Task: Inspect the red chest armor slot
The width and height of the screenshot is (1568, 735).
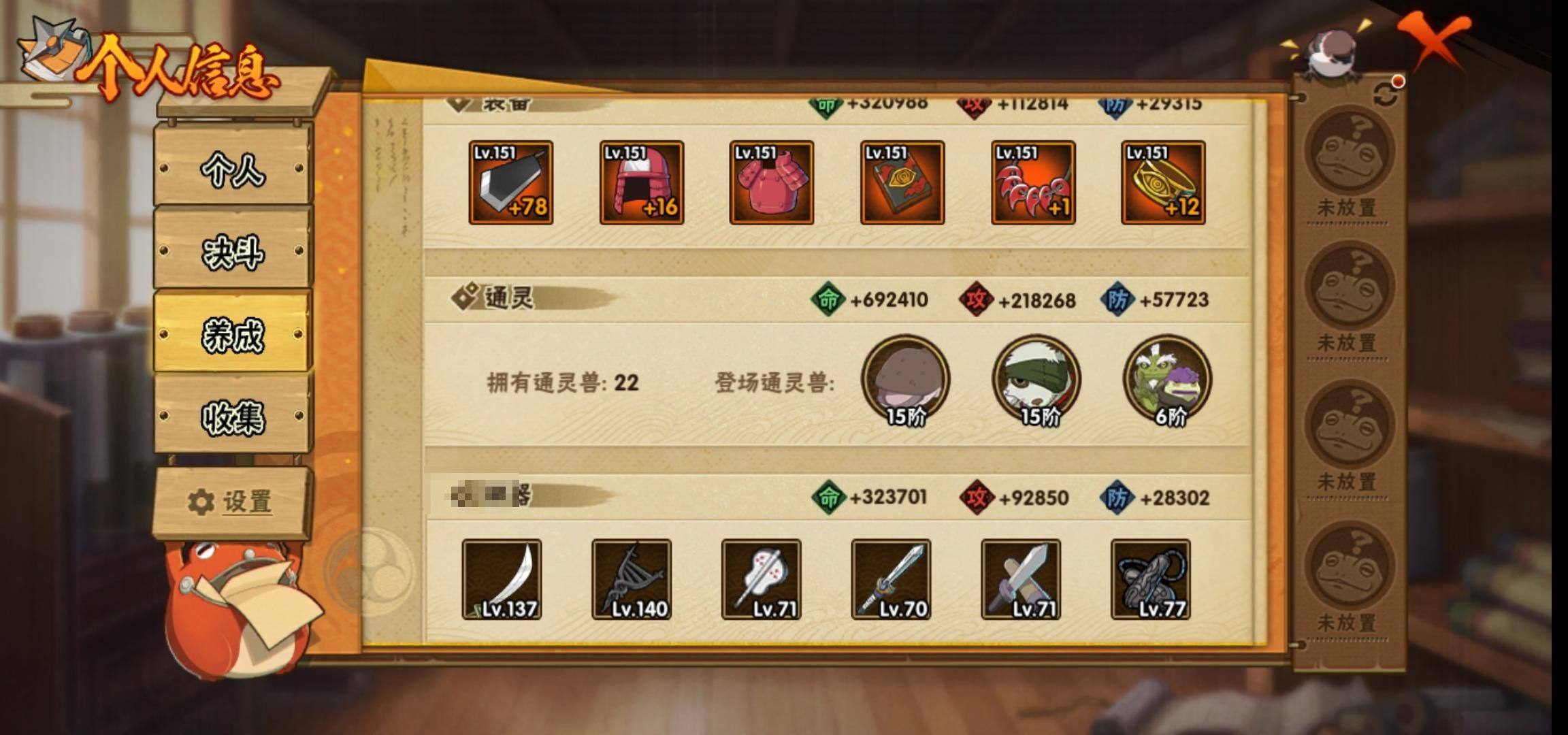Action: pos(771,182)
